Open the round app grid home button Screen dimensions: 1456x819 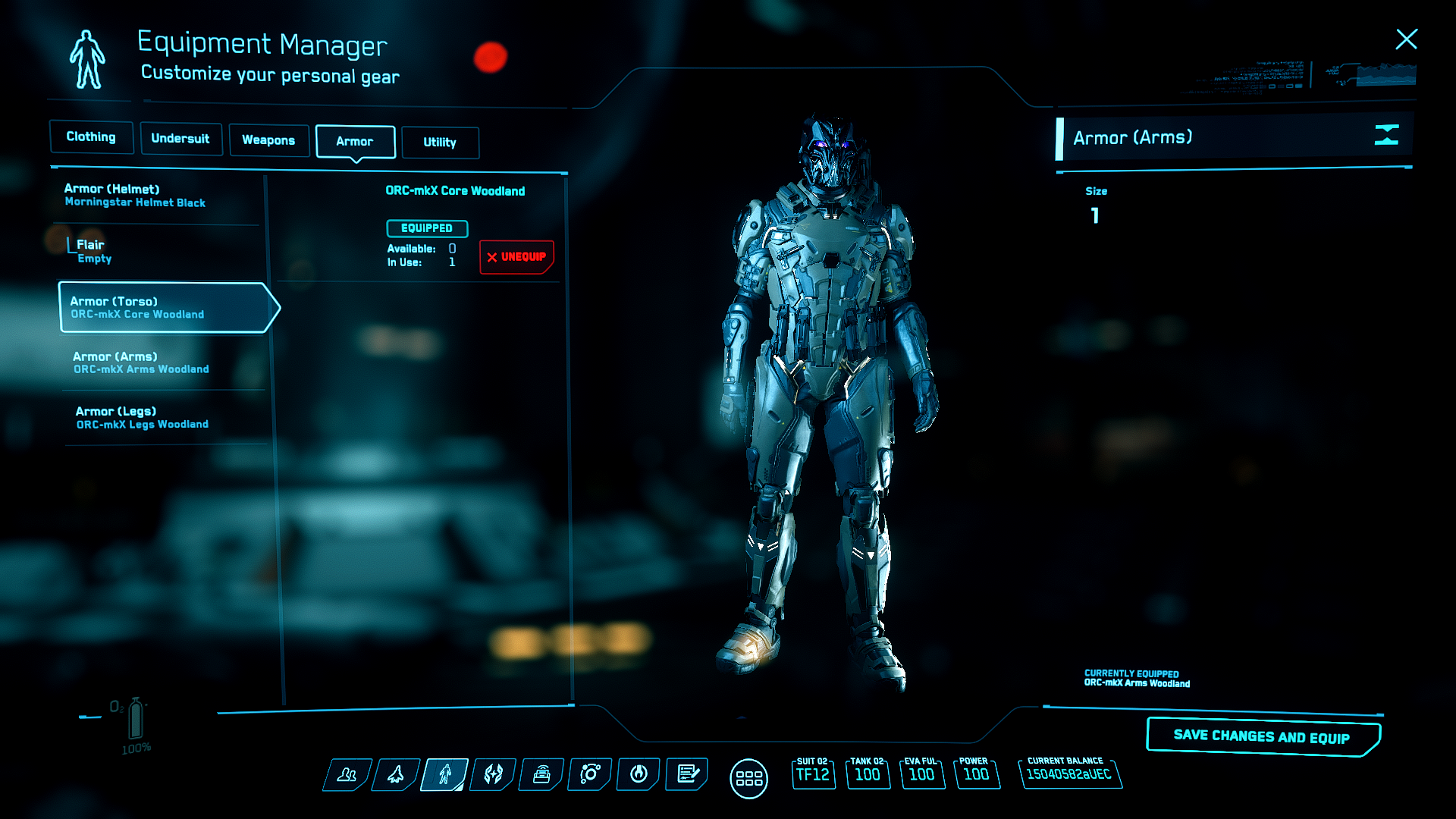[x=748, y=779]
